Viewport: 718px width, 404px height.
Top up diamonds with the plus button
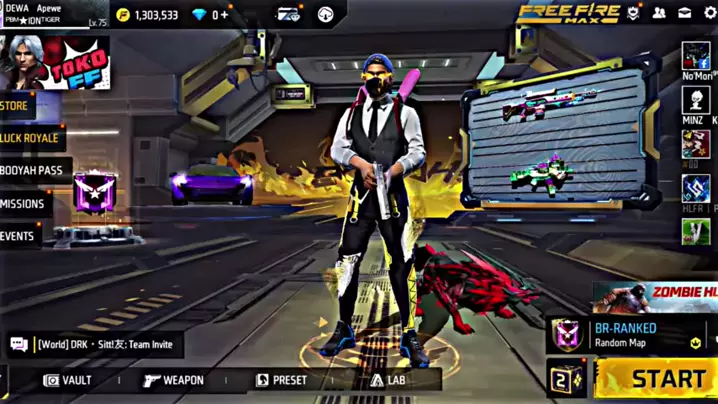click(224, 15)
